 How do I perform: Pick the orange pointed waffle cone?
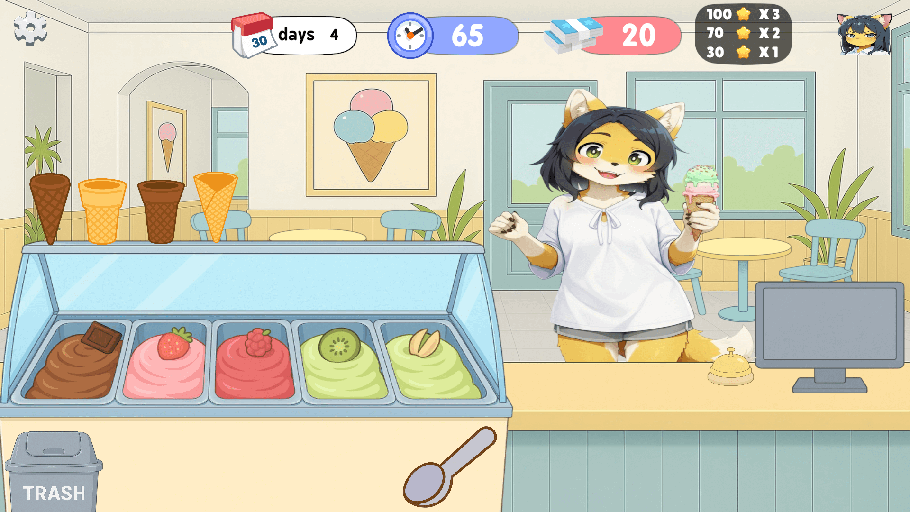point(215,205)
